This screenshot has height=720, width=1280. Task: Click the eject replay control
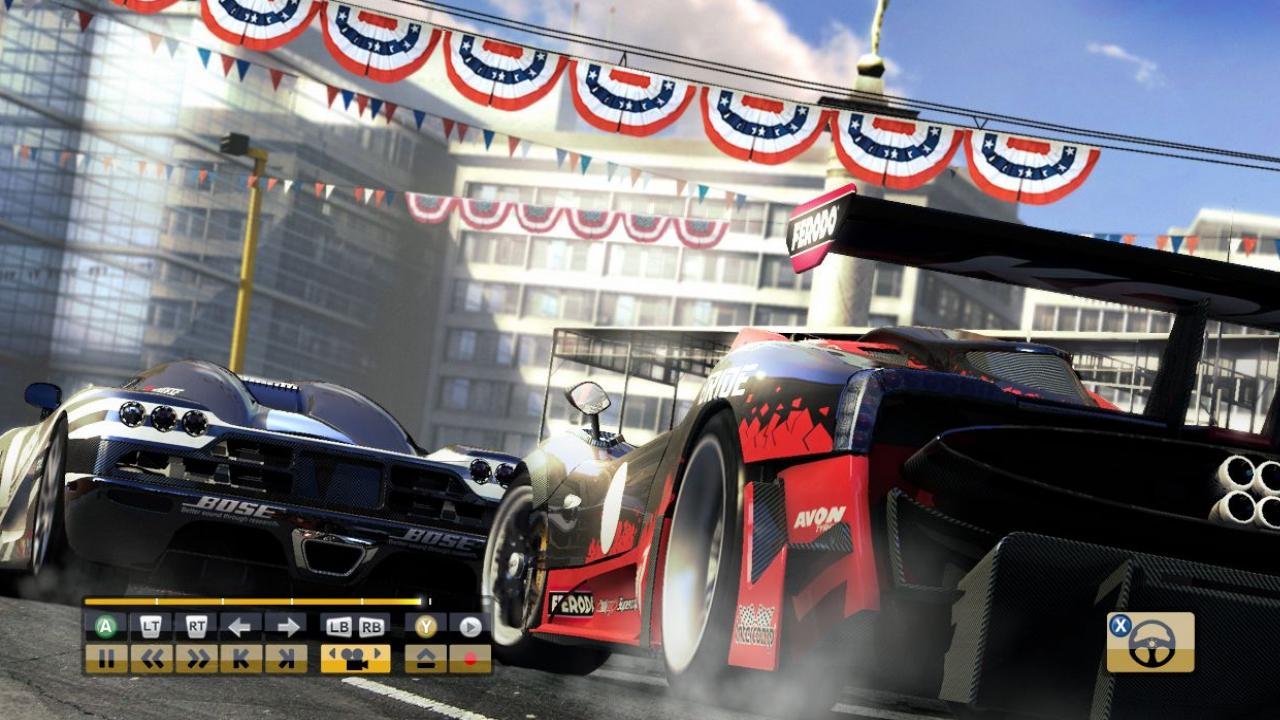pyautogui.click(x=425, y=658)
